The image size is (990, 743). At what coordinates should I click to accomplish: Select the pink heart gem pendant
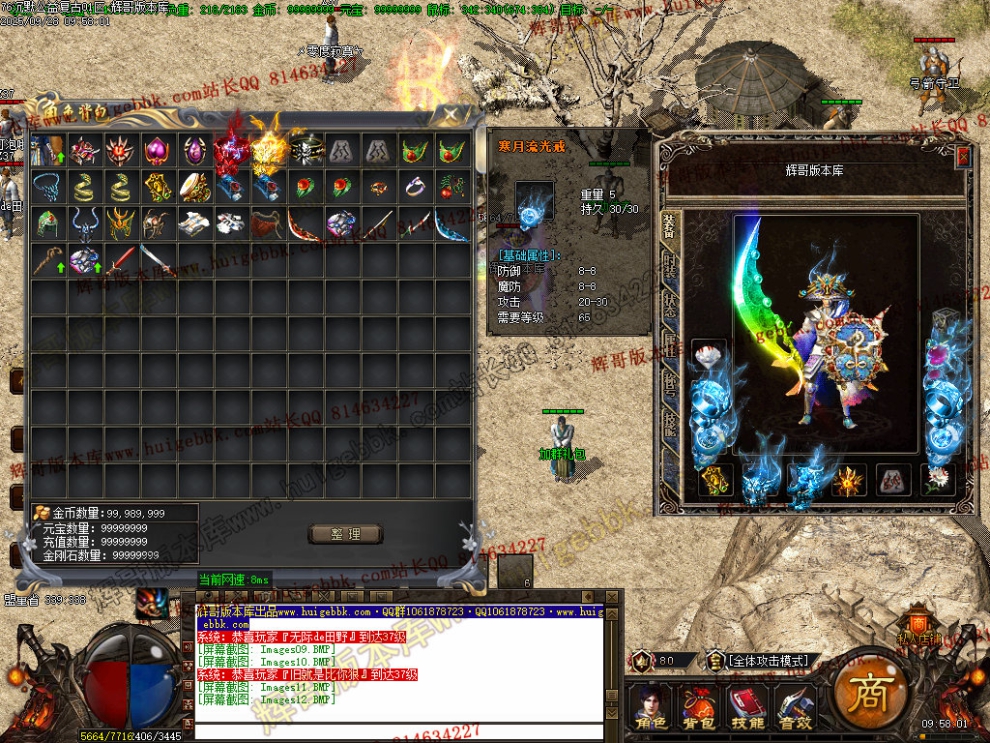158,151
